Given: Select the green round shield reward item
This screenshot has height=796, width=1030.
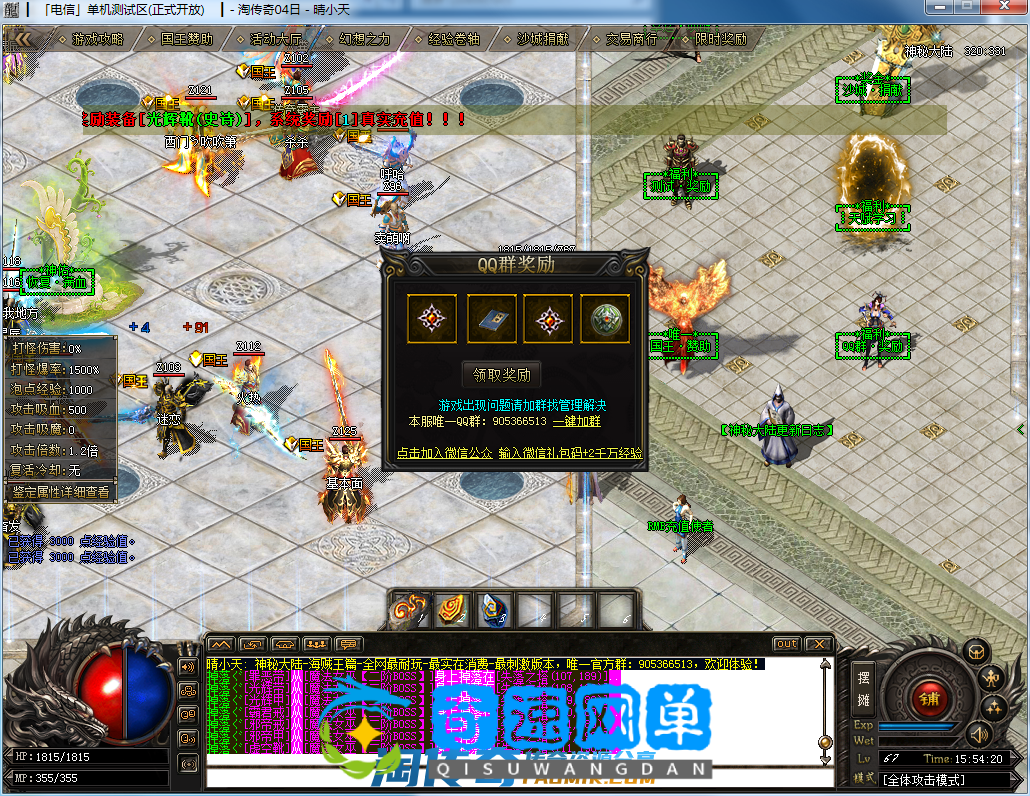Looking at the screenshot, I should [605, 319].
